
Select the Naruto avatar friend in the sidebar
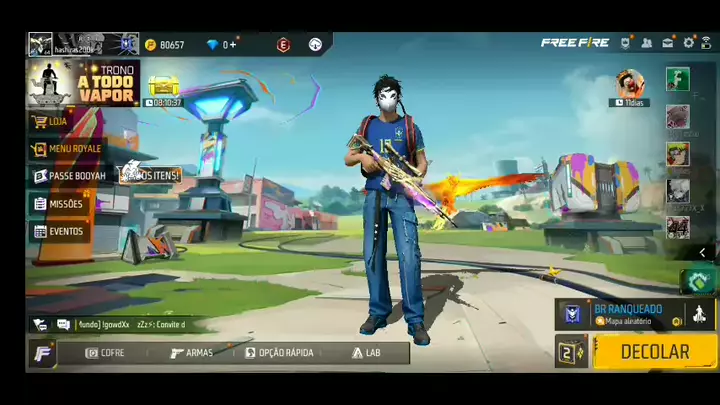coord(678,153)
